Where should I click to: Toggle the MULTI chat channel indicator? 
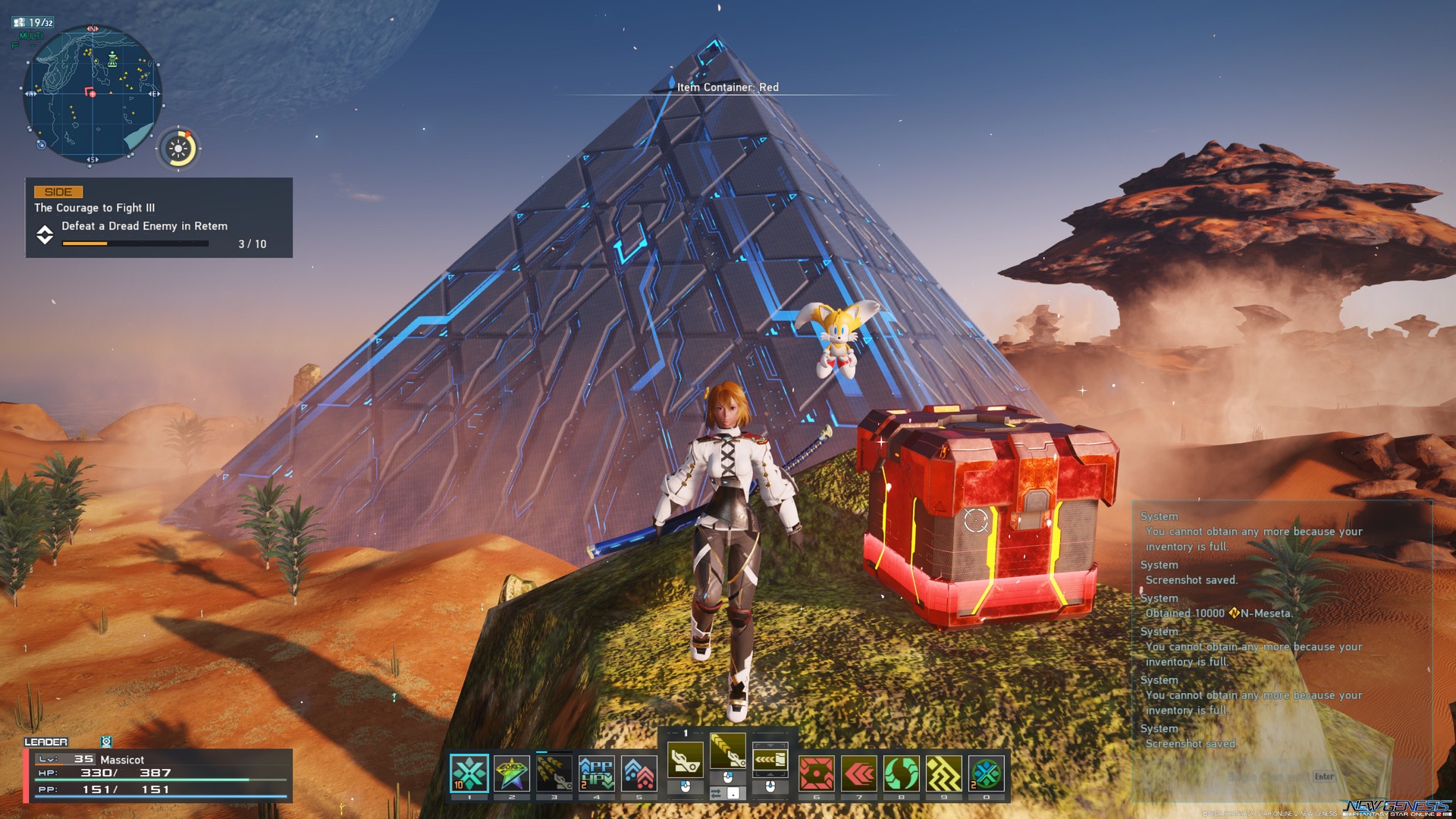pos(30,34)
